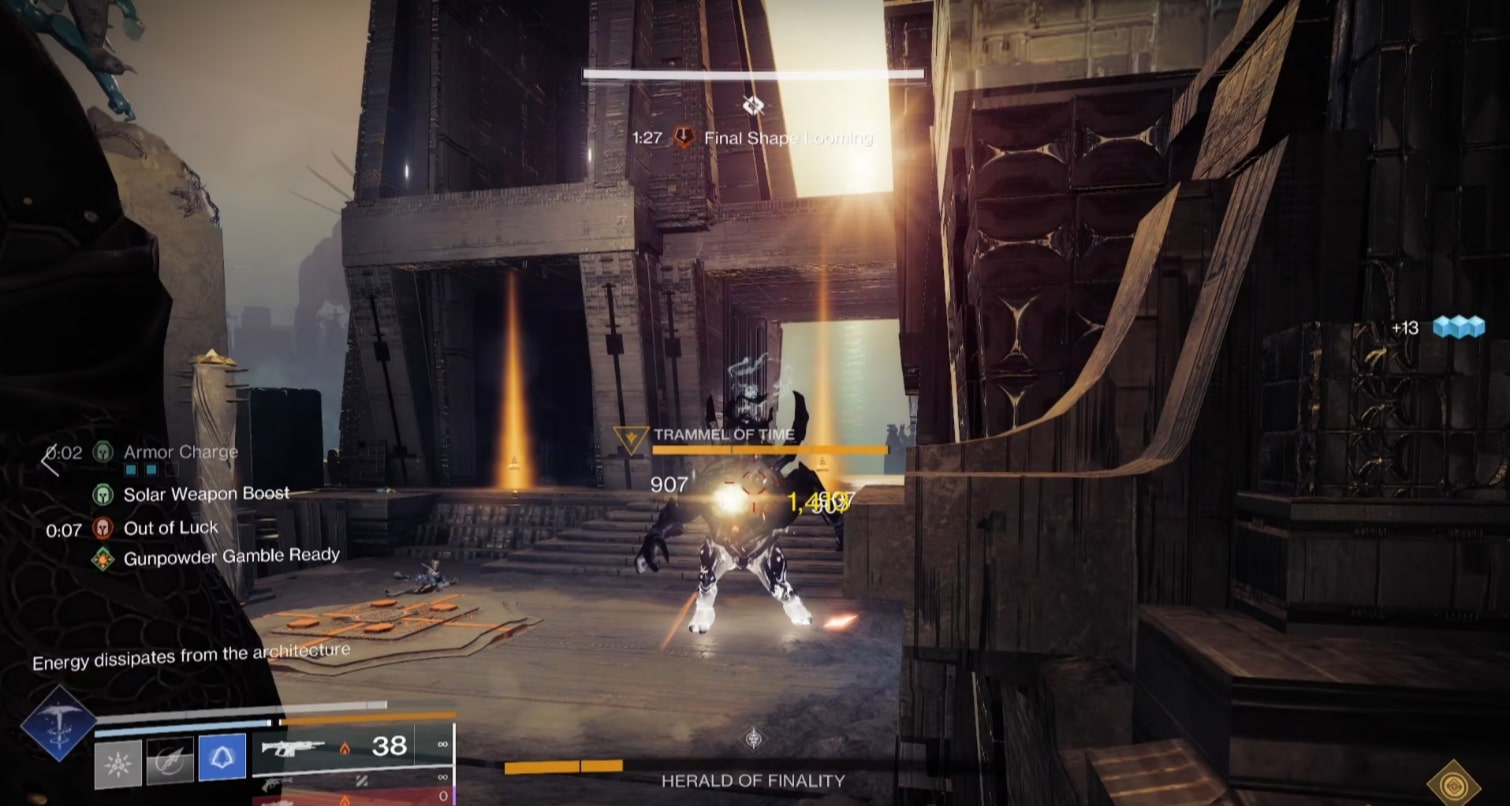Click the Armor Charge buff icon

[x=103, y=452]
